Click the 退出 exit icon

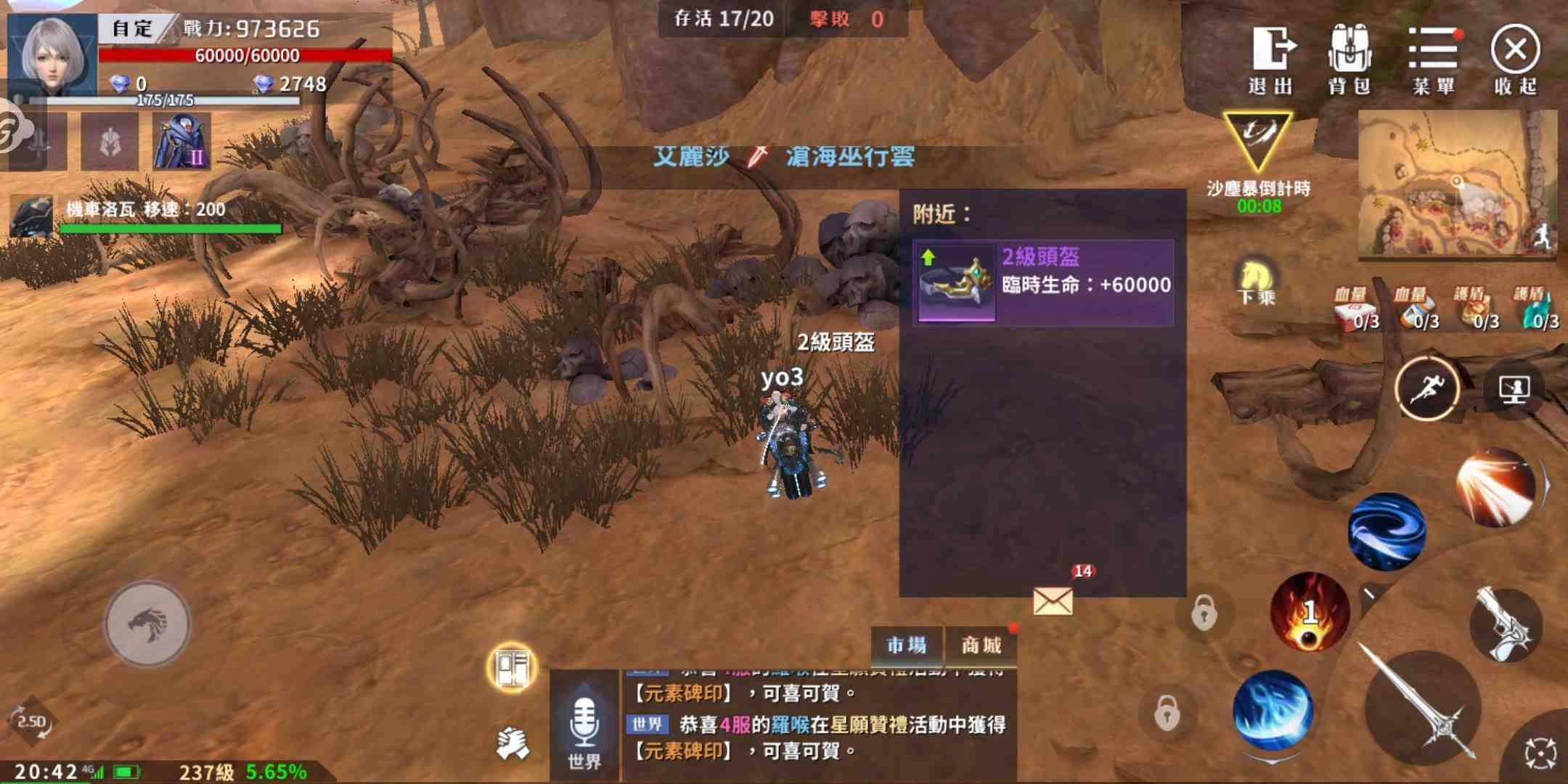click(x=1275, y=62)
